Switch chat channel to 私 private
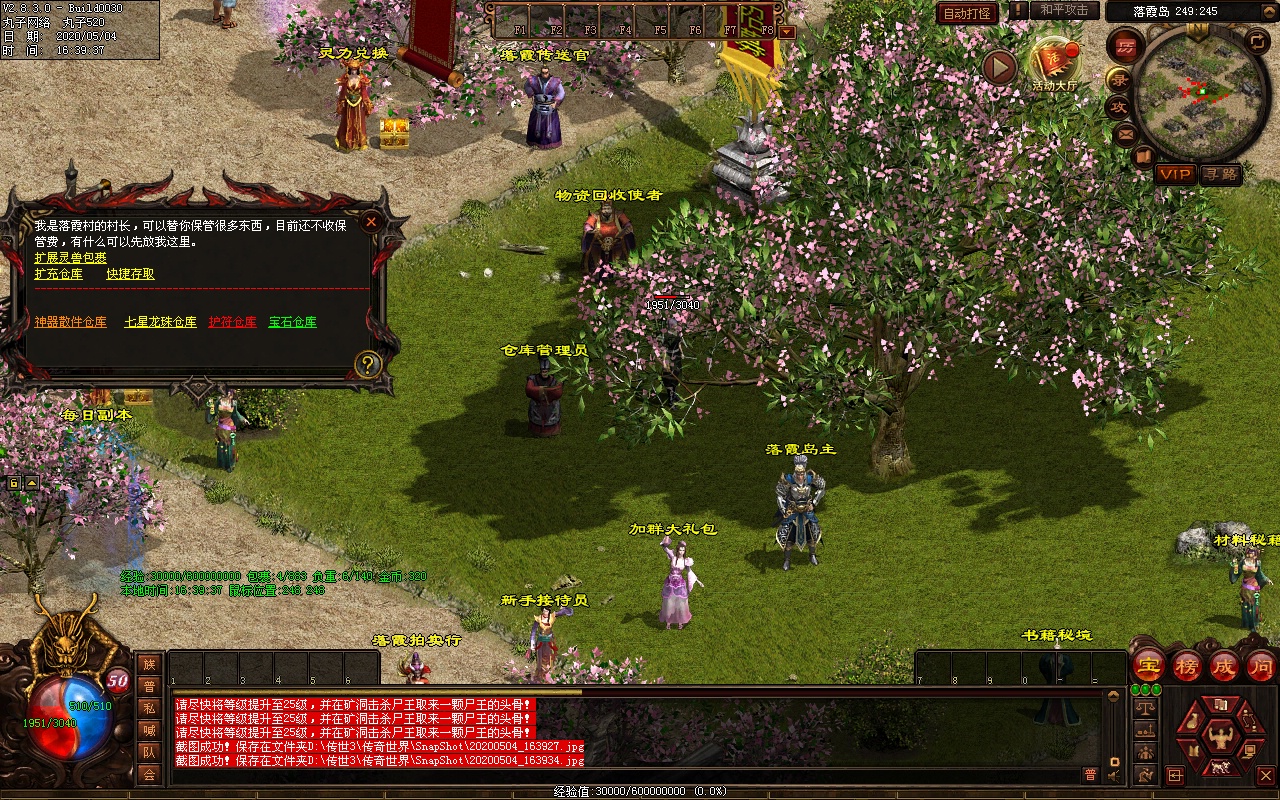 pyautogui.click(x=149, y=708)
